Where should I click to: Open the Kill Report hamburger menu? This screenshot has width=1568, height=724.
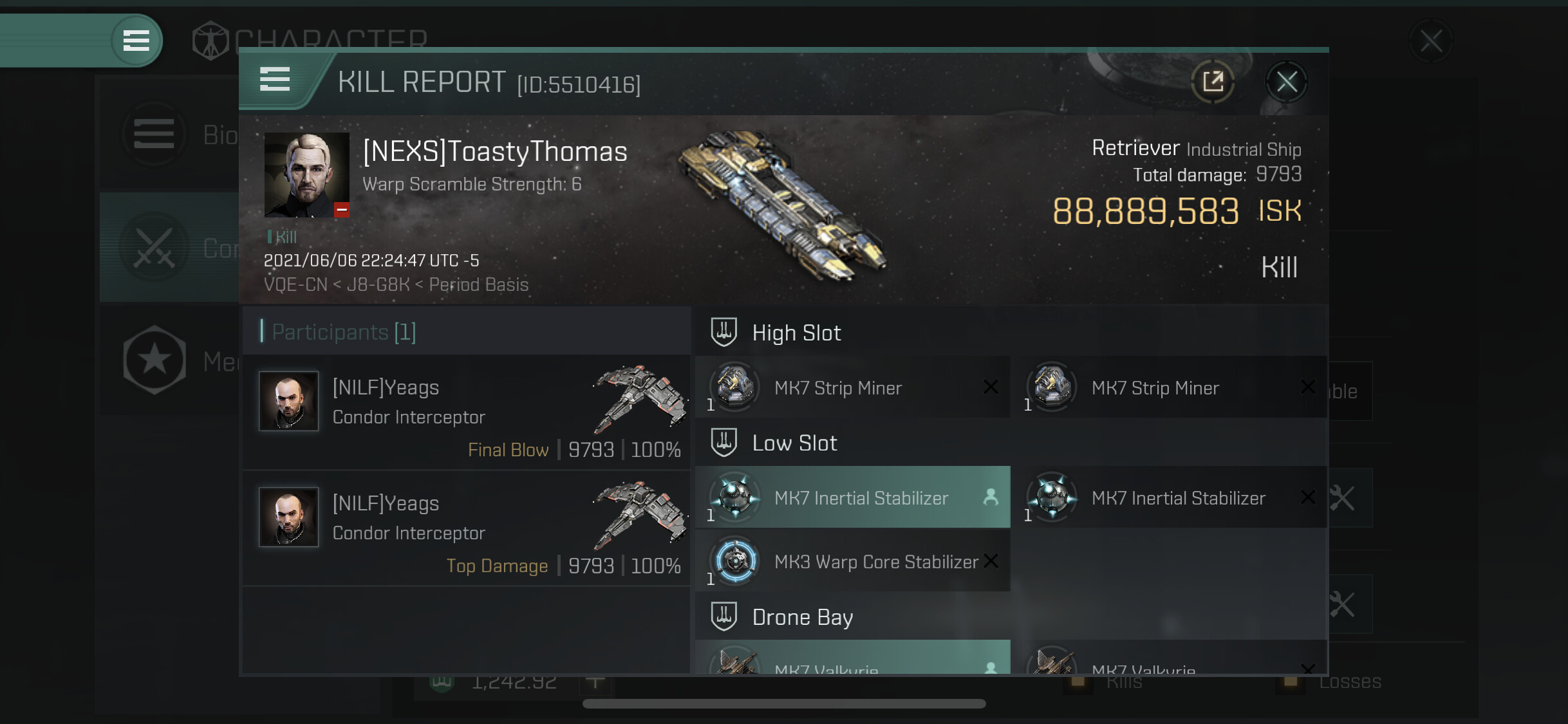coord(275,79)
